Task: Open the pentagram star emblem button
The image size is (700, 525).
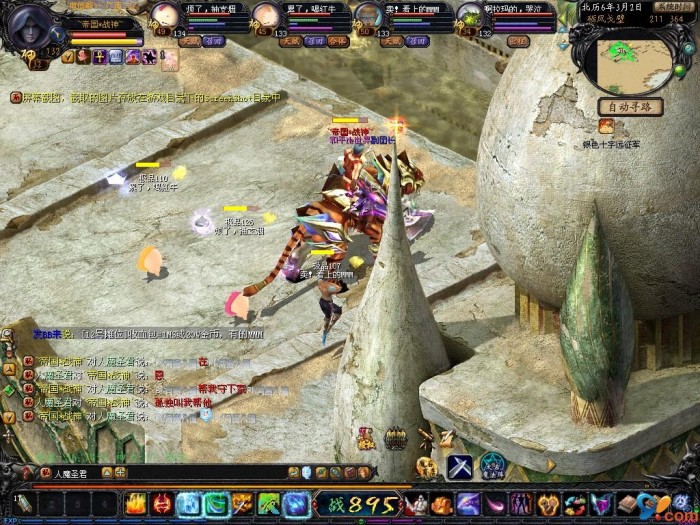Action: (493, 466)
